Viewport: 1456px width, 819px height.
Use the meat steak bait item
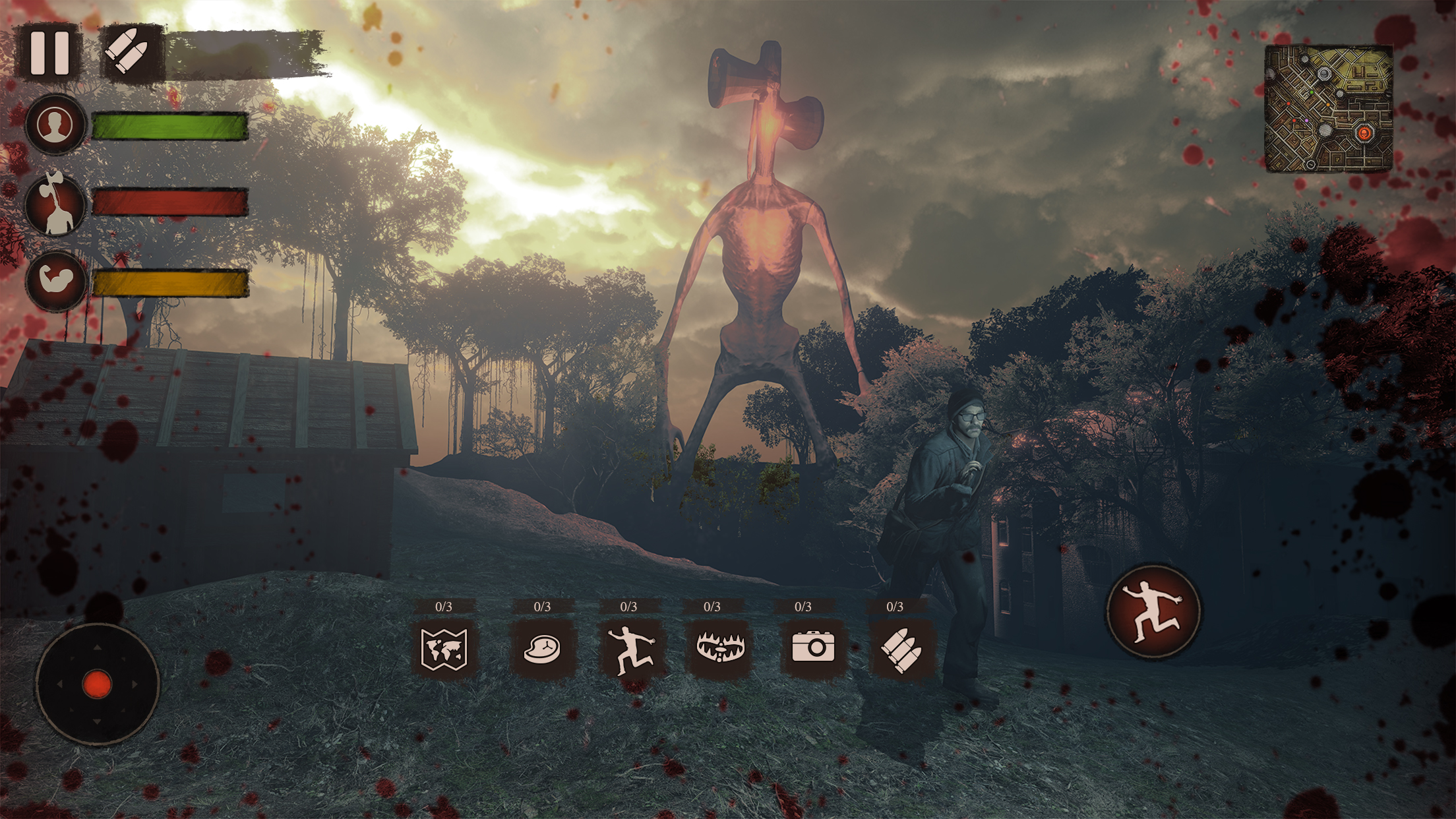[x=542, y=648]
